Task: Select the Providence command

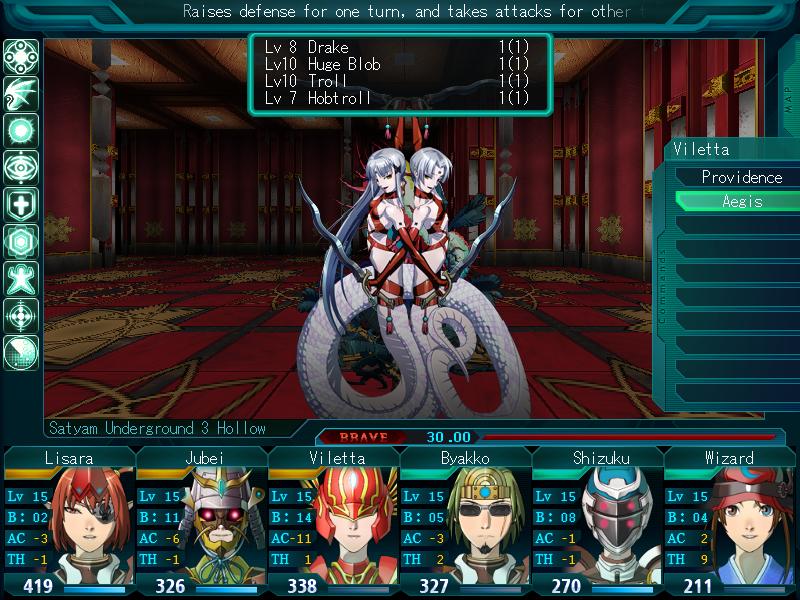Action: coord(741,177)
